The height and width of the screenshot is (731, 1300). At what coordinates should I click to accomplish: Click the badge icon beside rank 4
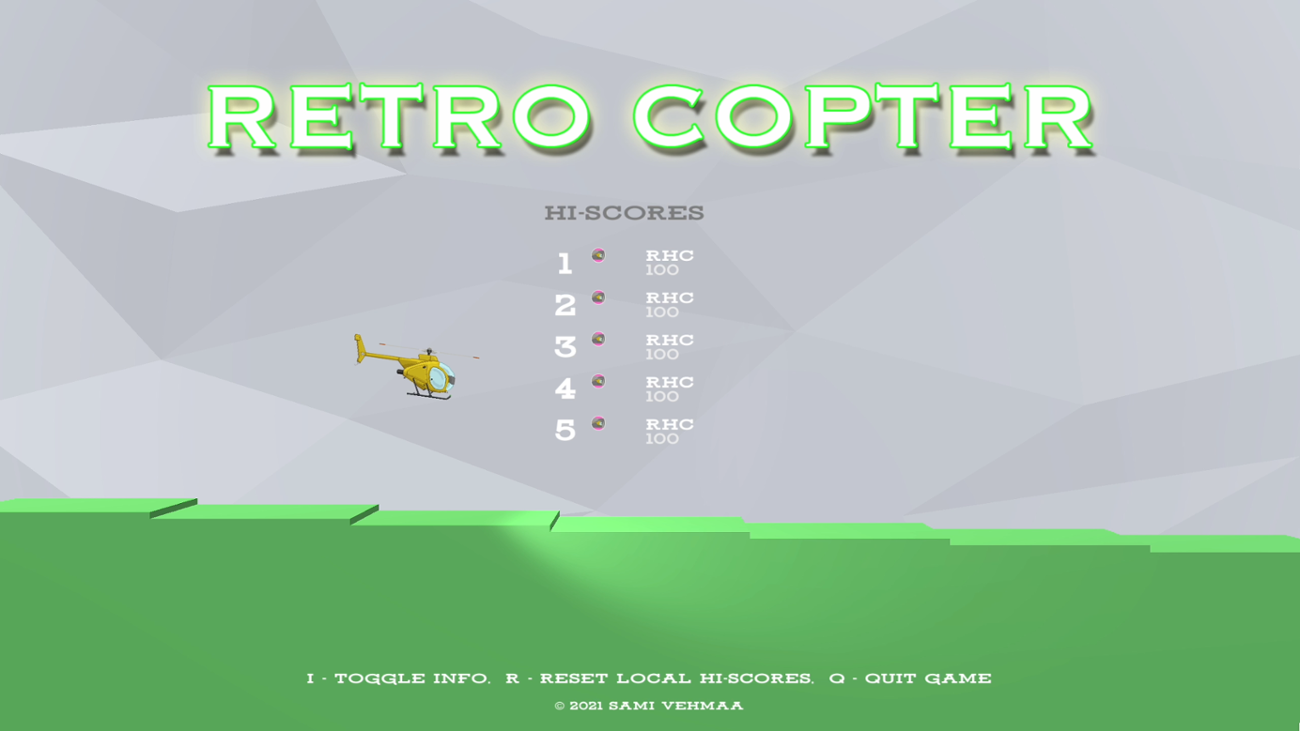(x=597, y=381)
